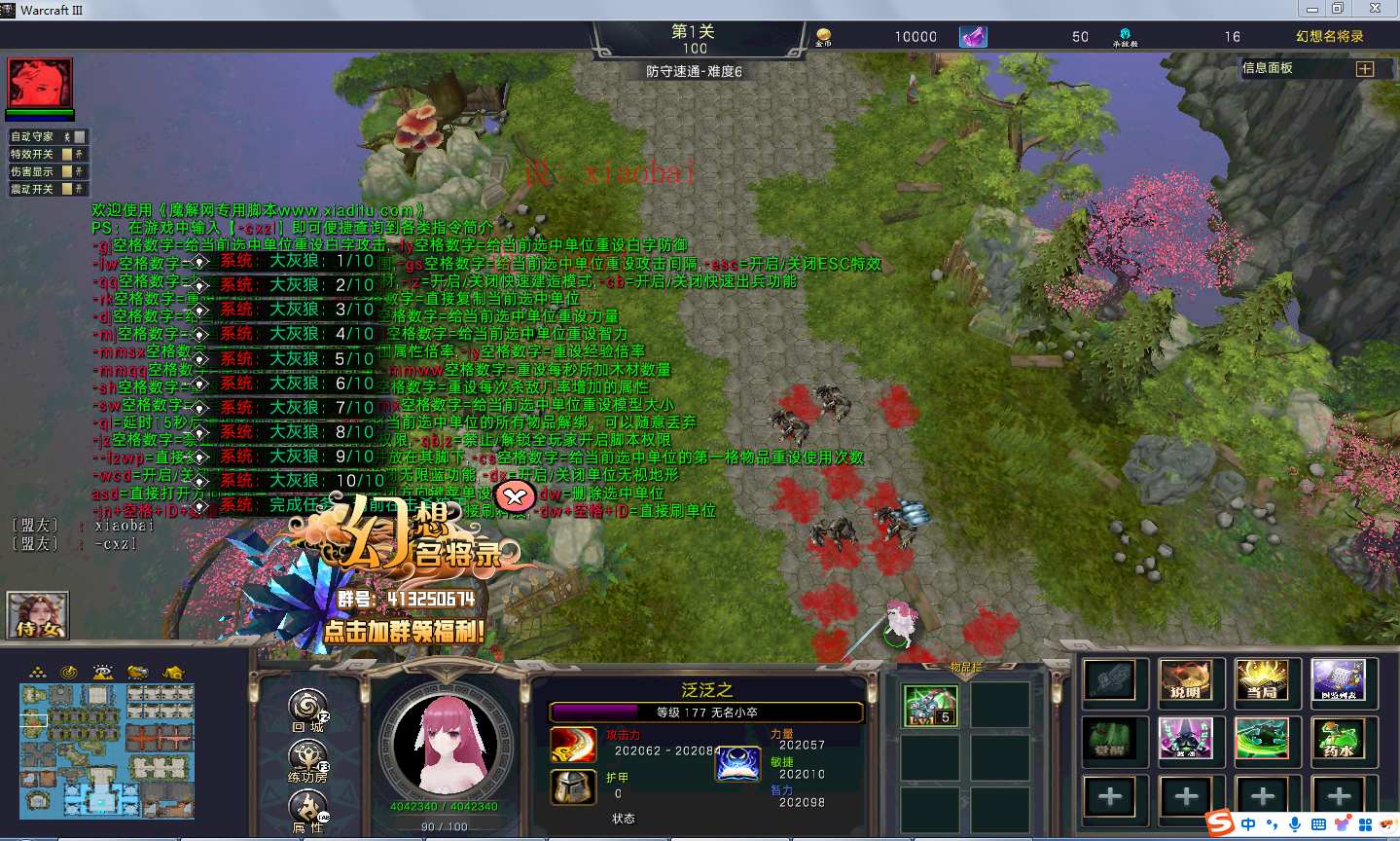Screen dimensions: 1400x841
Task: Open the 属性 attributes panel
Action: coord(307,810)
